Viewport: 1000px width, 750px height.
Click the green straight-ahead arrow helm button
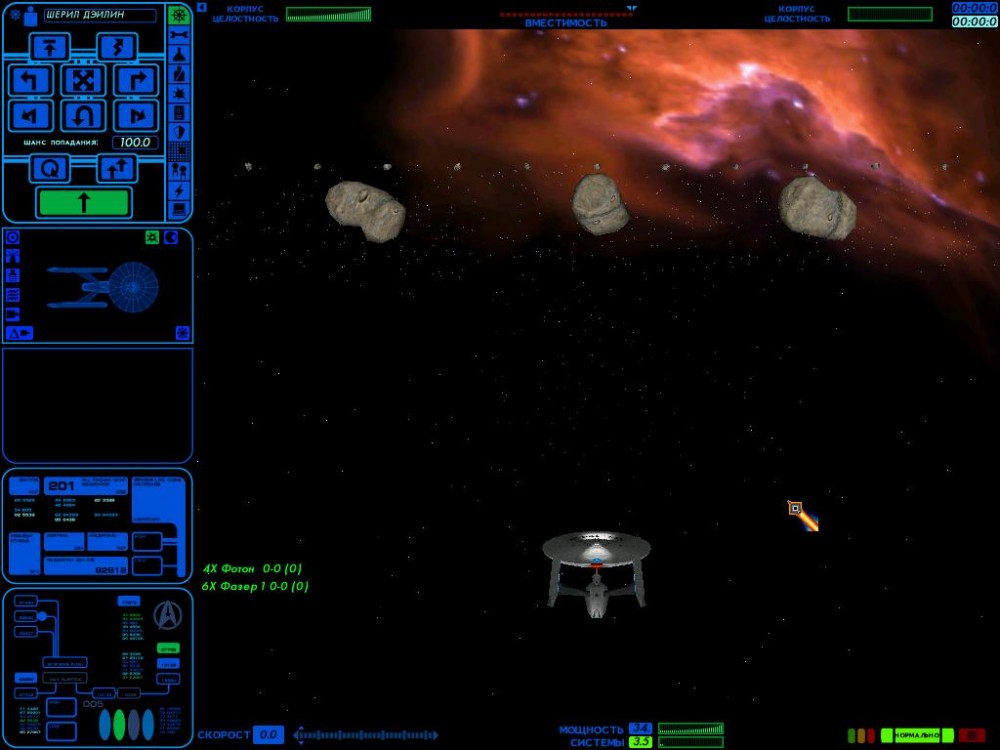click(x=83, y=202)
